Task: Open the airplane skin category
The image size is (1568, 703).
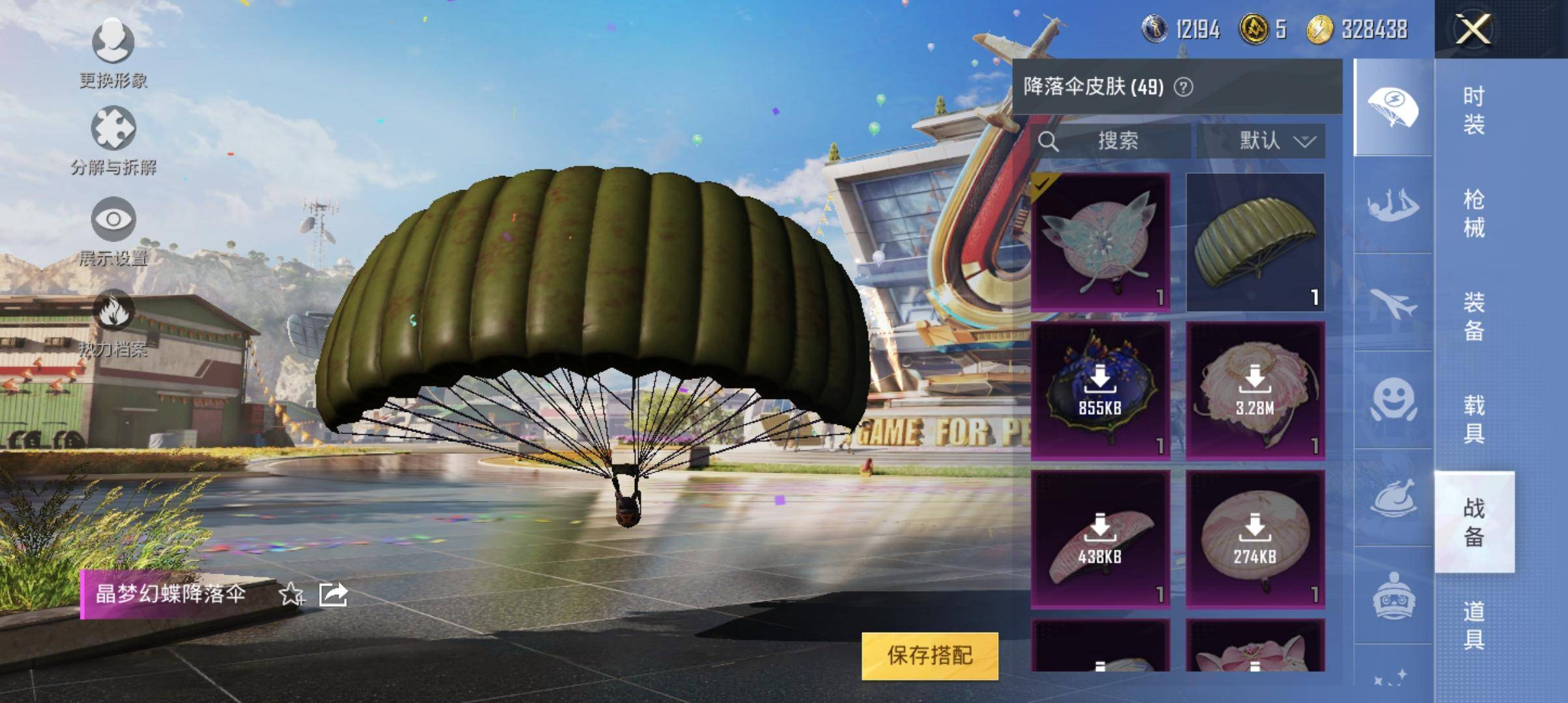Action: tap(1393, 303)
